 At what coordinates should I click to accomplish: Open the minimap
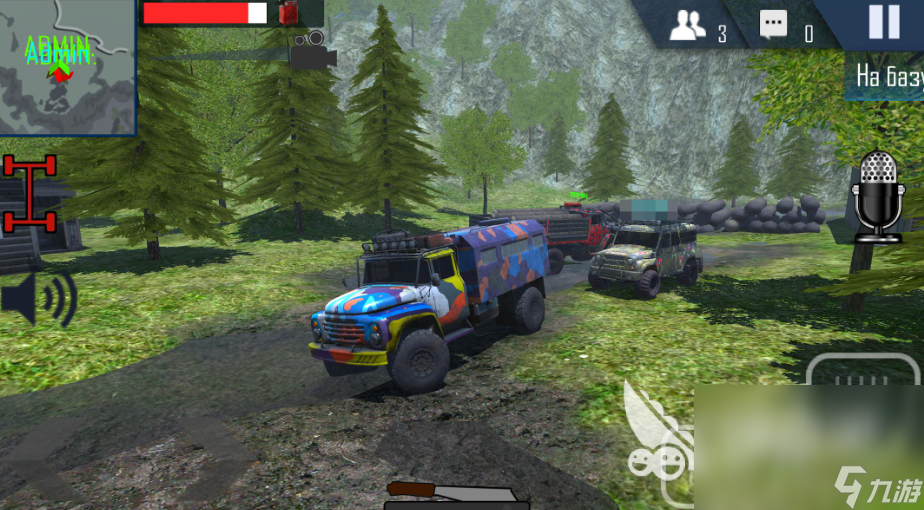(x=67, y=67)
